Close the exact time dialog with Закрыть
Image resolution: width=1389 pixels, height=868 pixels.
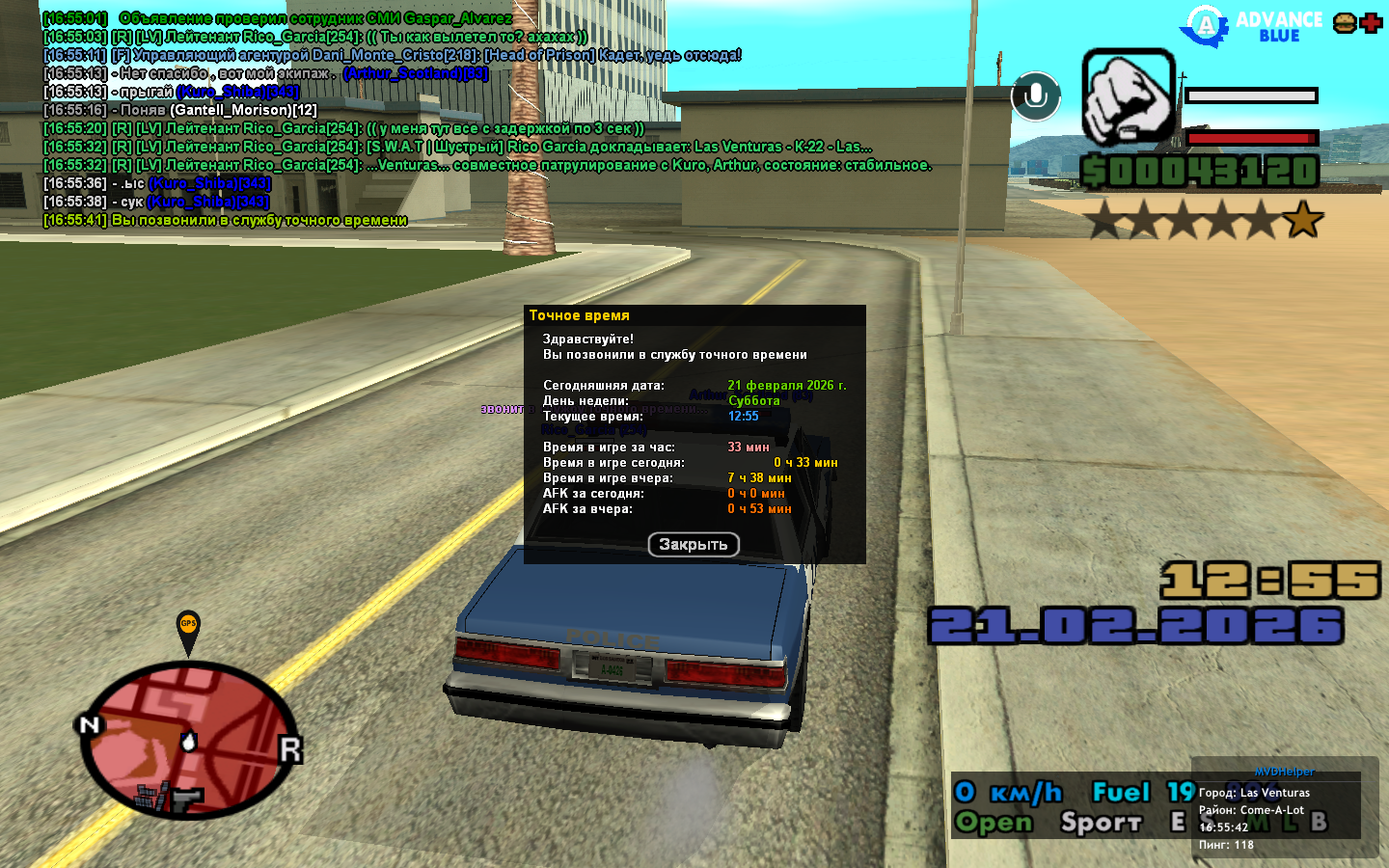pos(693,545)
